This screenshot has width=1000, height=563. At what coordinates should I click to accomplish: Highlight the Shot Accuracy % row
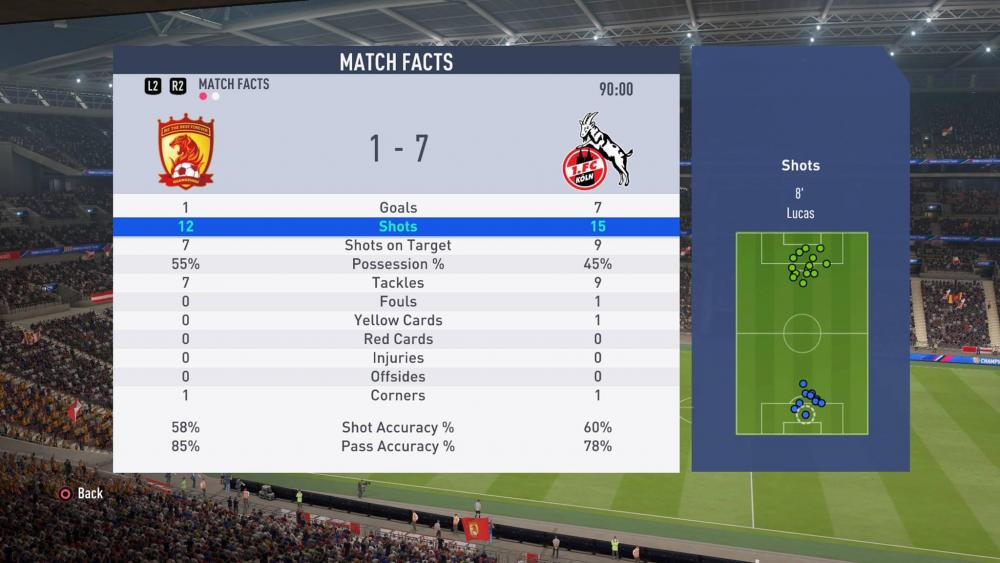pos(397,427)
